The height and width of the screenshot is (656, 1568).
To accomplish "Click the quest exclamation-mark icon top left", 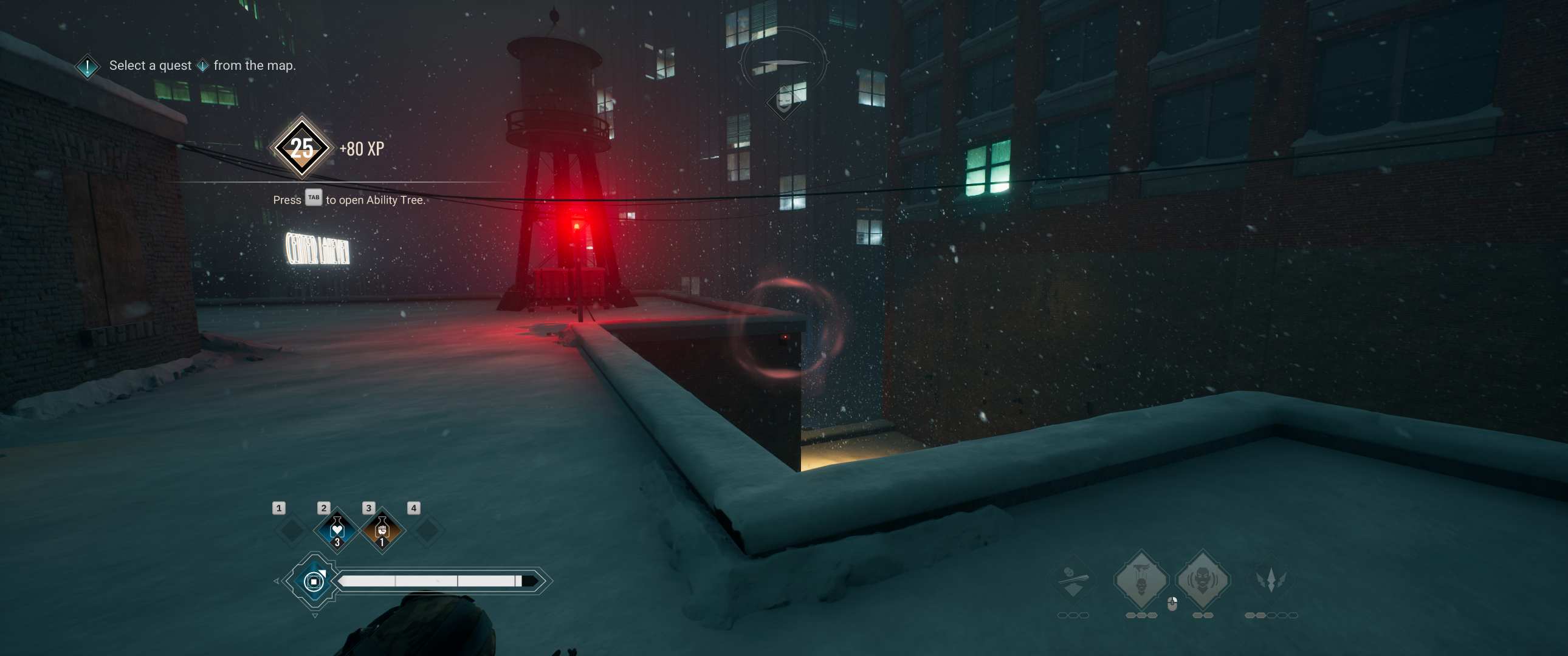I will click(86, 65).
